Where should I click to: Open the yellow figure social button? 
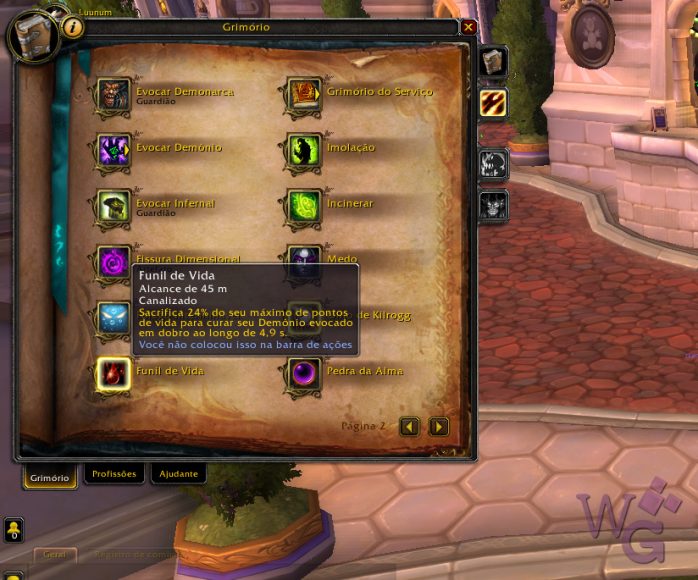coord(13,530)
